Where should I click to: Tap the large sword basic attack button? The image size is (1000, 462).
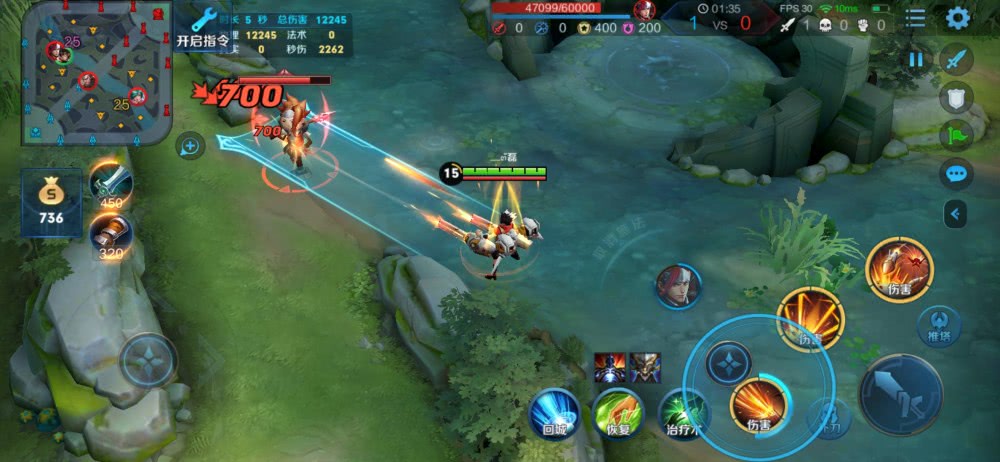pyautogui.click(x=900, y=393)
